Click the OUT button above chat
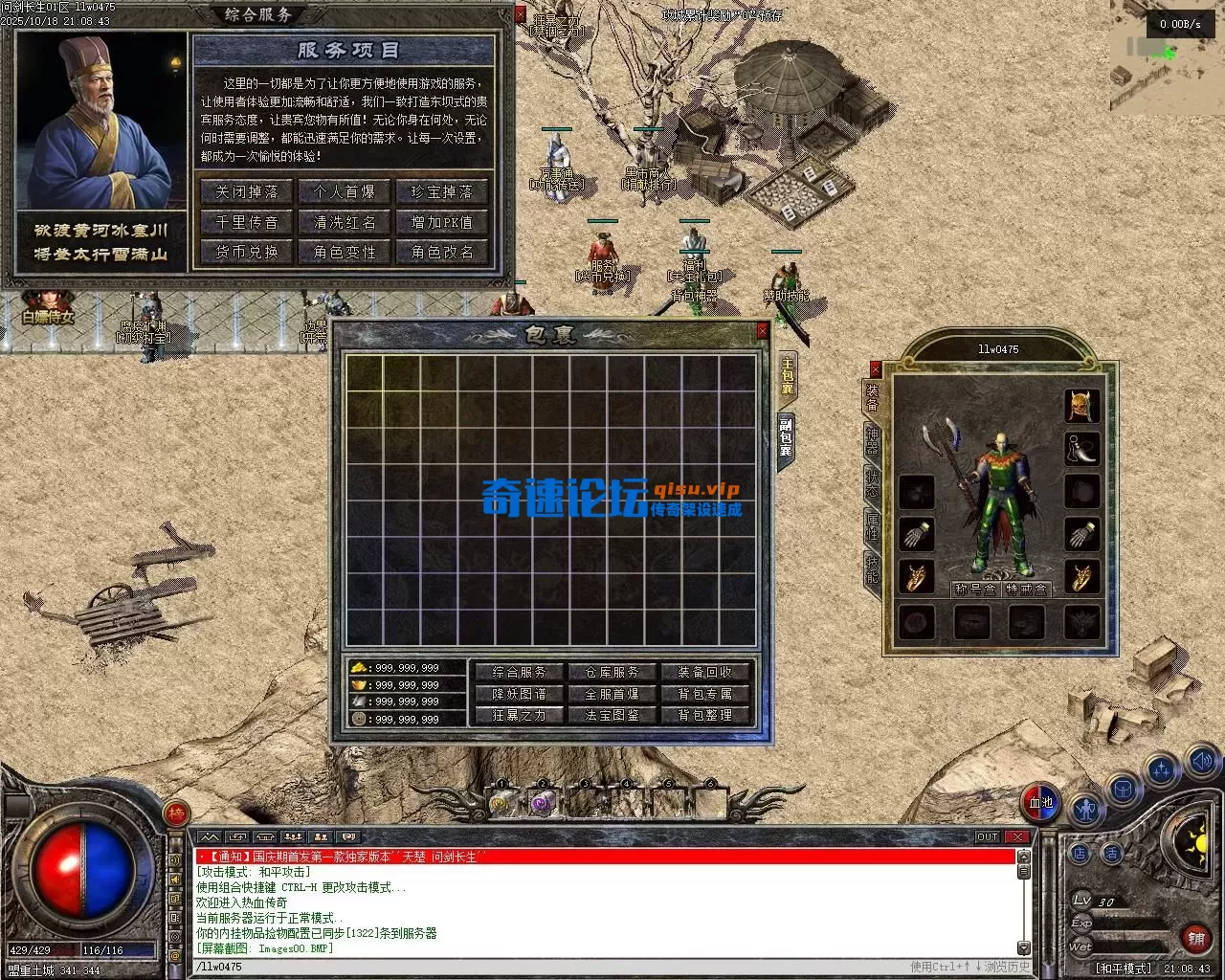The height and width of the screenshot is (980, 1225). pyautogui.click(x=988, y=836)
